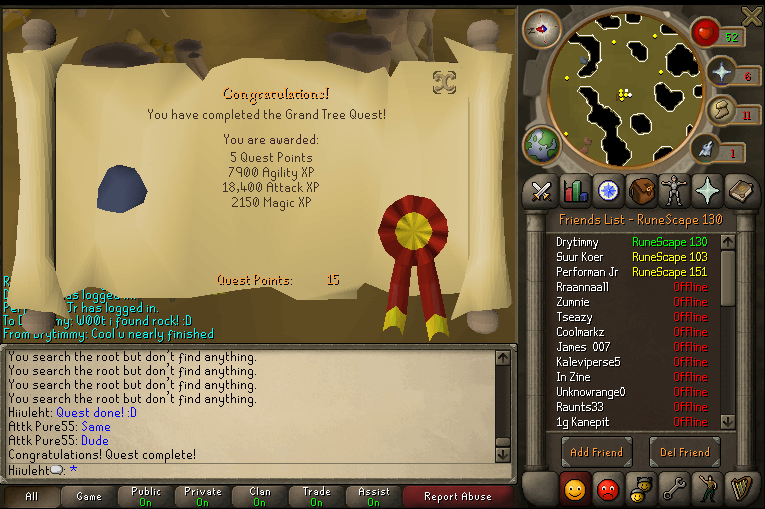Image resolution: width=765 pixels, height=509 pixels.
Task: Open the backpack inventory tab
Action: (x=639, y=190)
